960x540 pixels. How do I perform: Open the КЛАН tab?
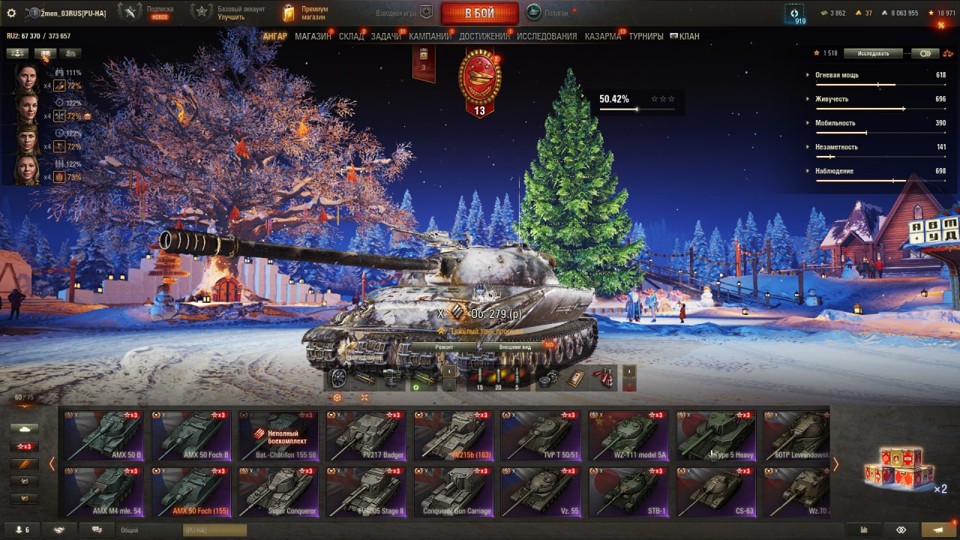click(x=688, y=36)
